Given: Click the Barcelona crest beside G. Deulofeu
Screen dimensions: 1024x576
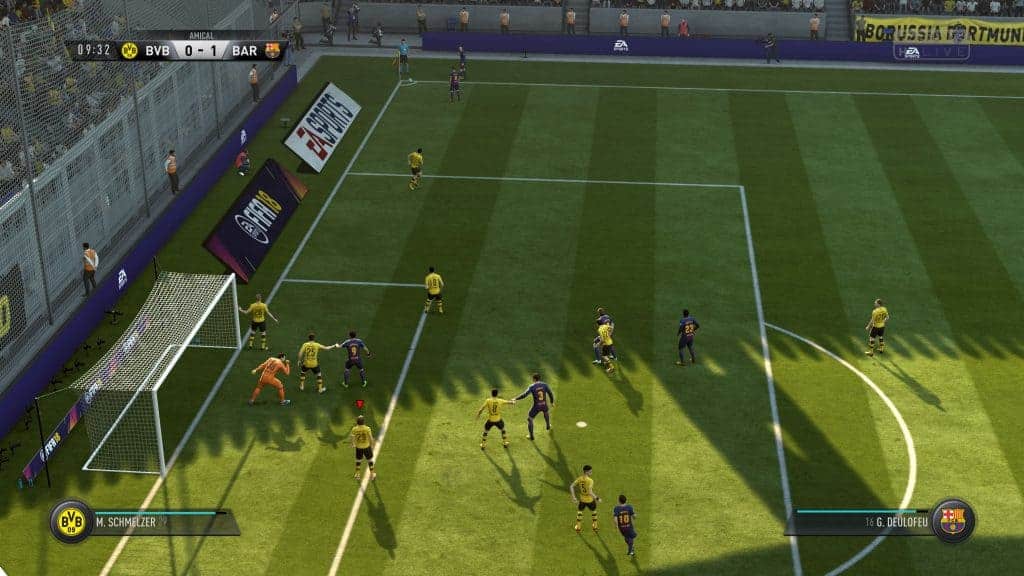Looking at the screenshot, I should (x=952, y=521).
